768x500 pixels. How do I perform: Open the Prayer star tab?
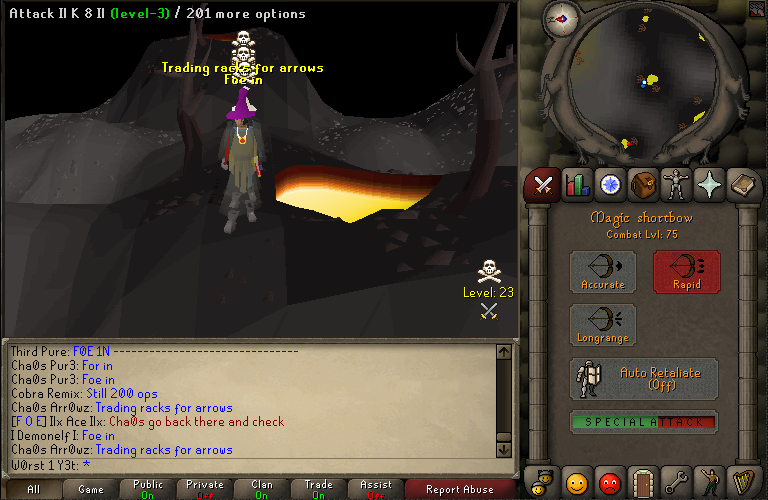pos(709,185)
